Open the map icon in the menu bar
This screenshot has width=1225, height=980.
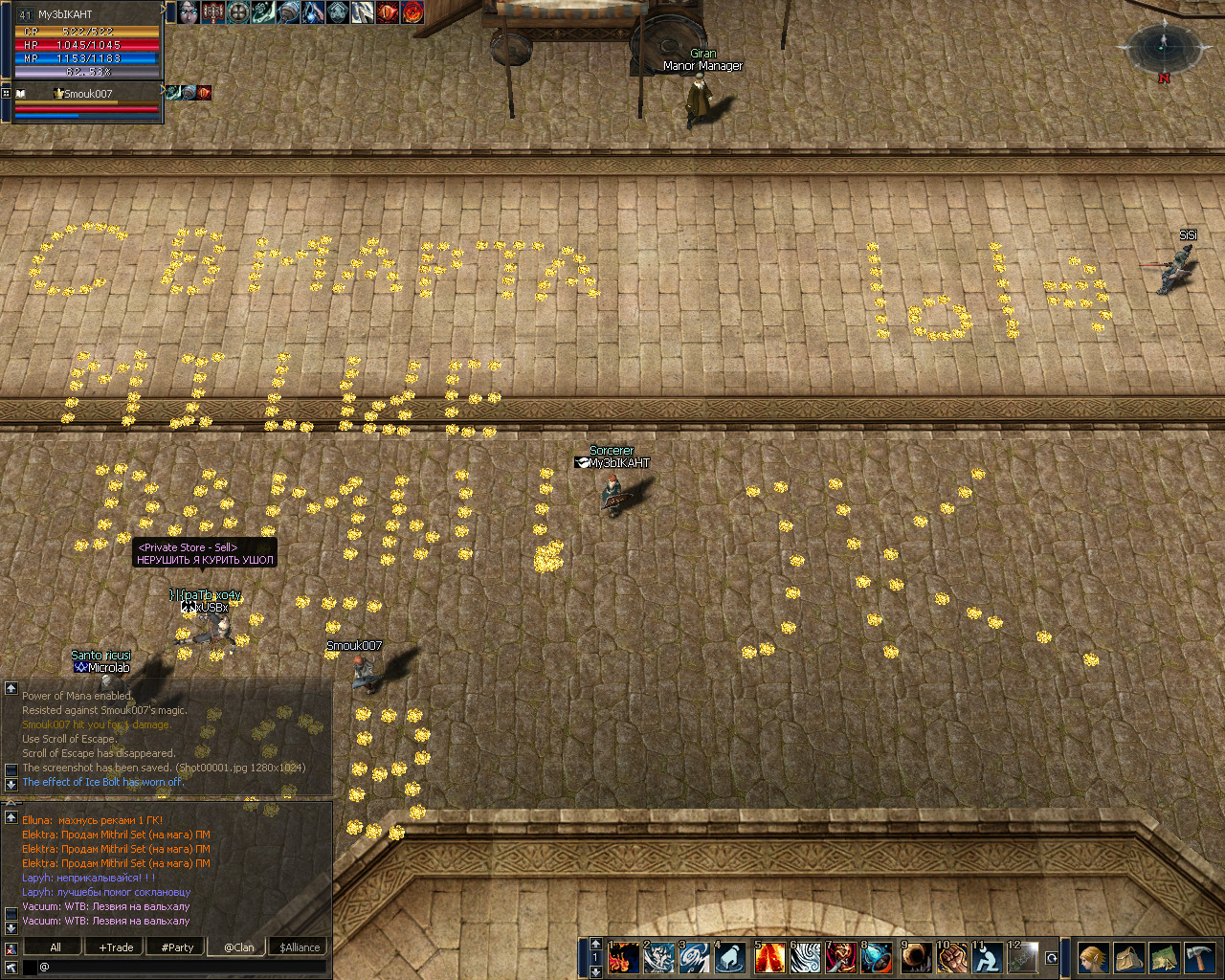click(x=1164, y=957)
